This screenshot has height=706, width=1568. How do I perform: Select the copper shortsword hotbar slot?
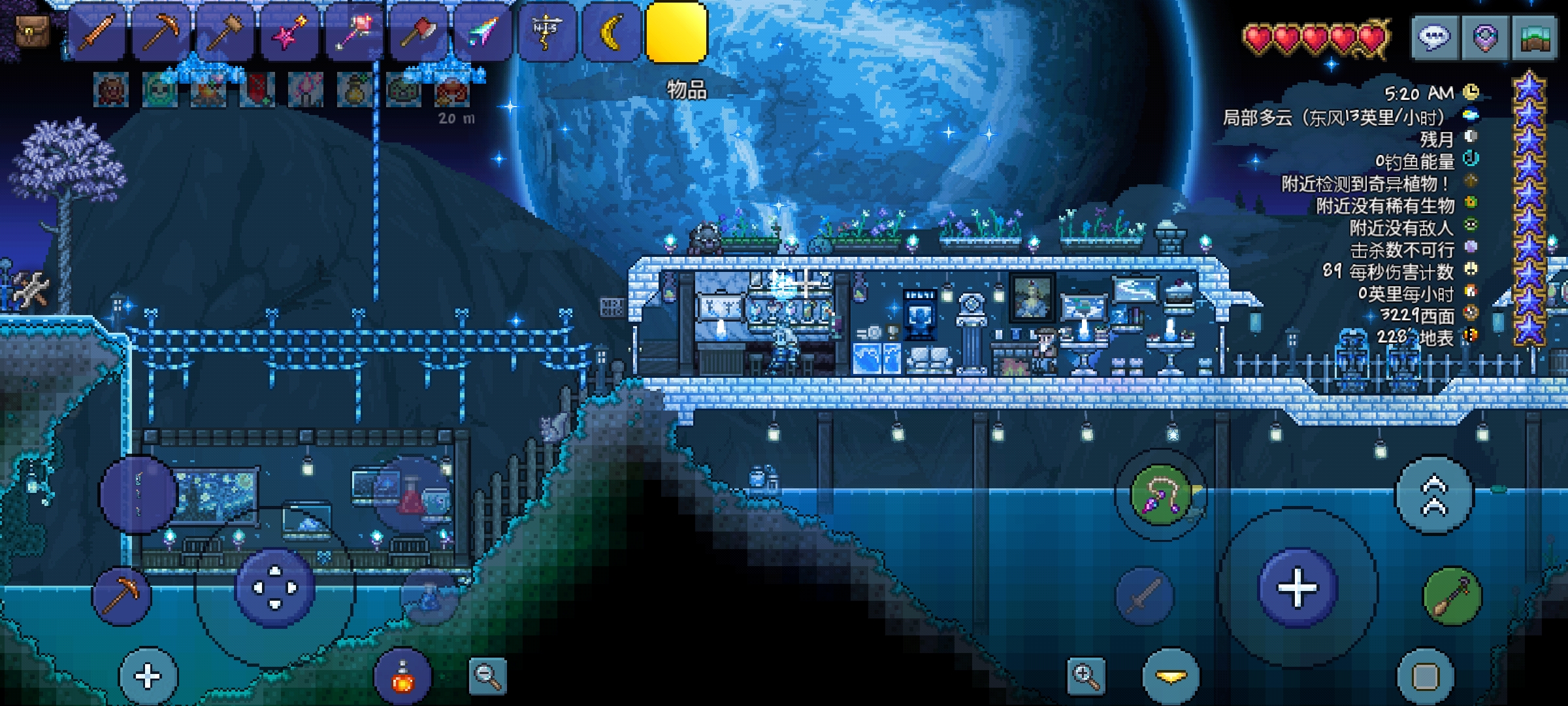click(97, 31)
